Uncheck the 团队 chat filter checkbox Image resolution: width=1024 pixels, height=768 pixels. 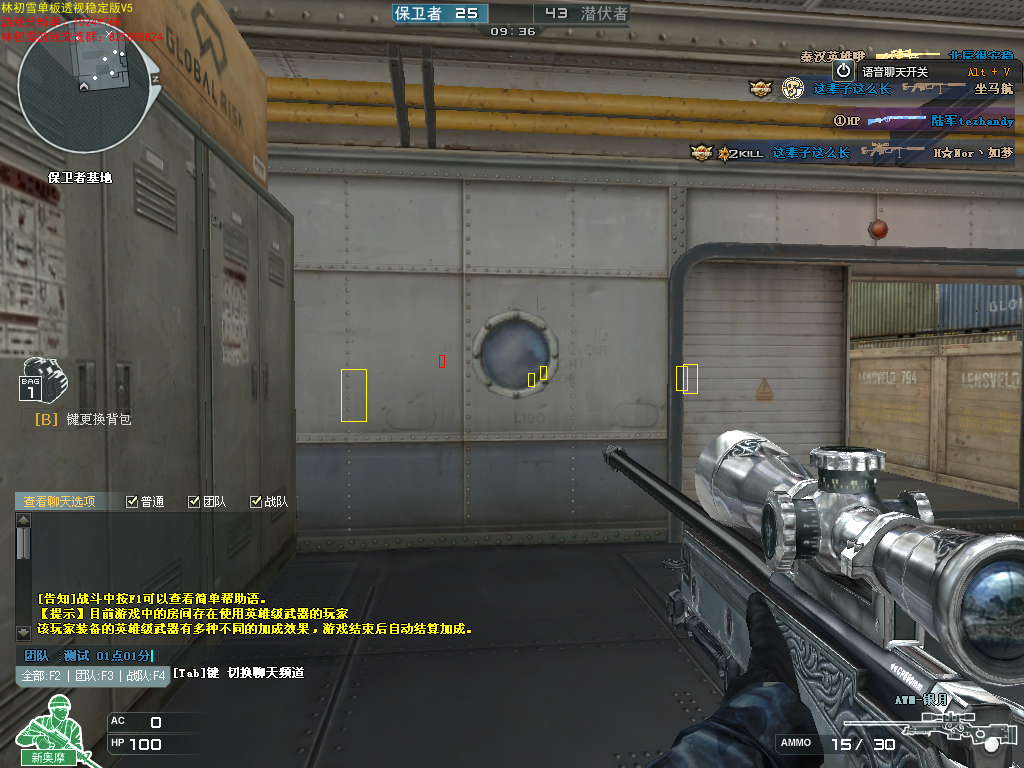(194, 502)
